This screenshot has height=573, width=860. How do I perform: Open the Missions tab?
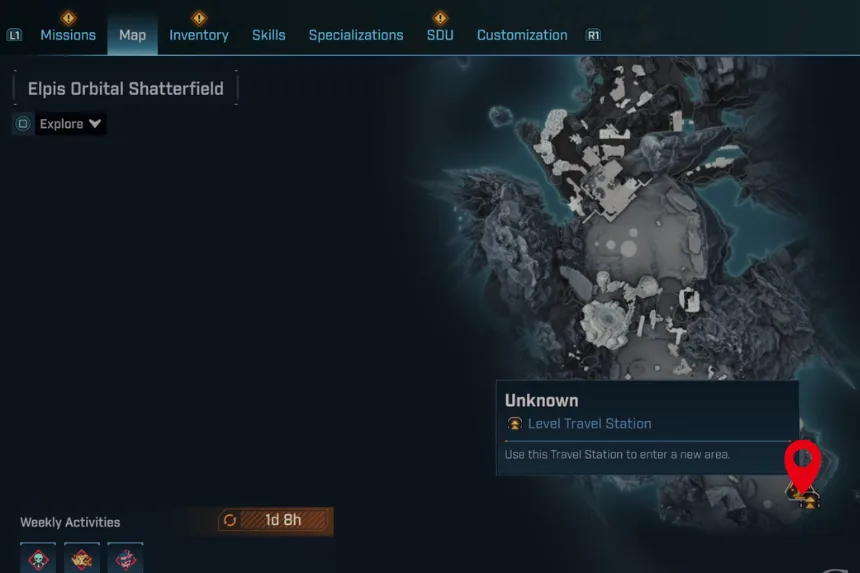click(x=68, y=35)
